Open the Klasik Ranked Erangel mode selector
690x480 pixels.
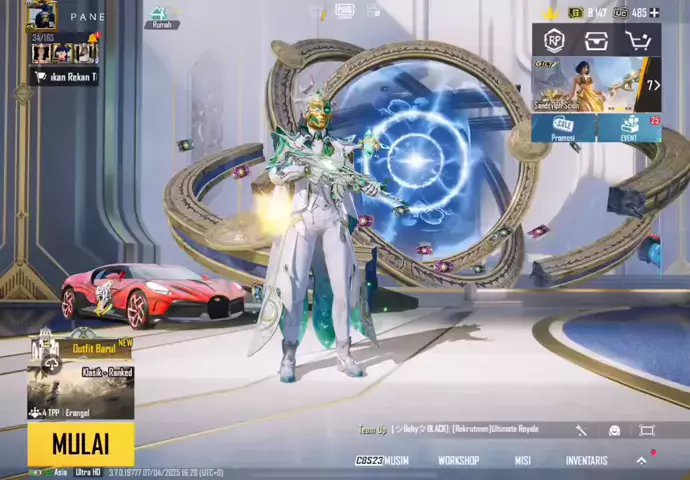tap(80, 392)
